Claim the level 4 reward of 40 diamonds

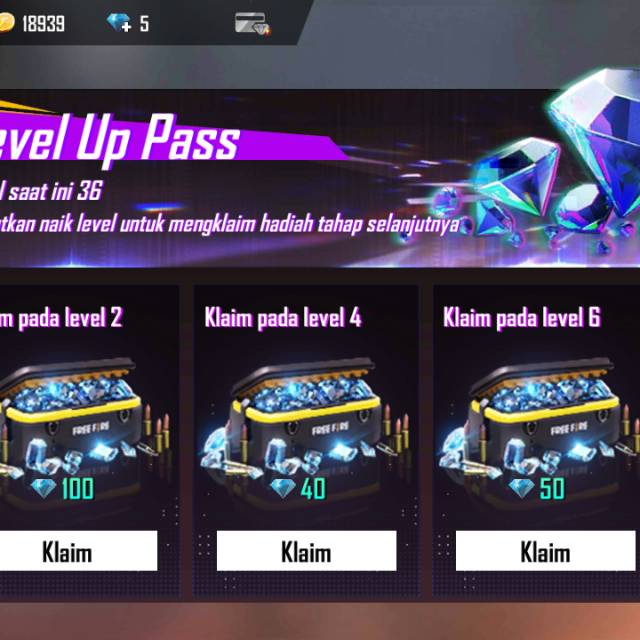pos(306,551)
